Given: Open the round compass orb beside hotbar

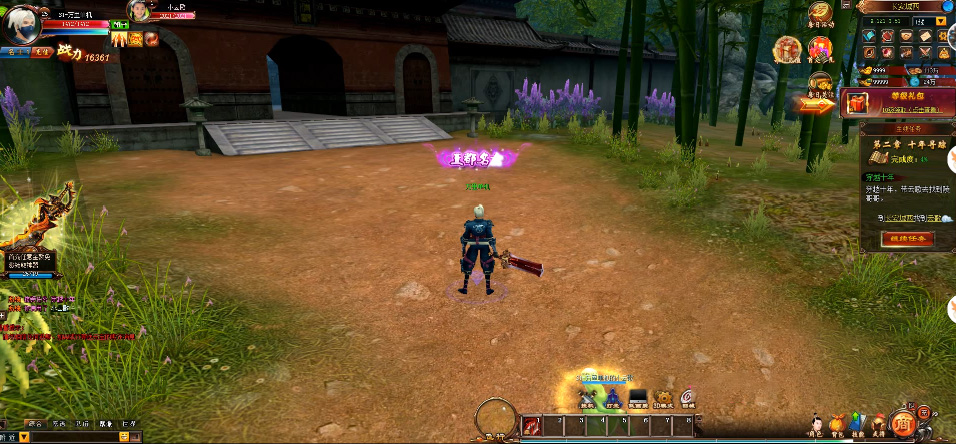Looking at the screenshot, I should coord(495,418).
